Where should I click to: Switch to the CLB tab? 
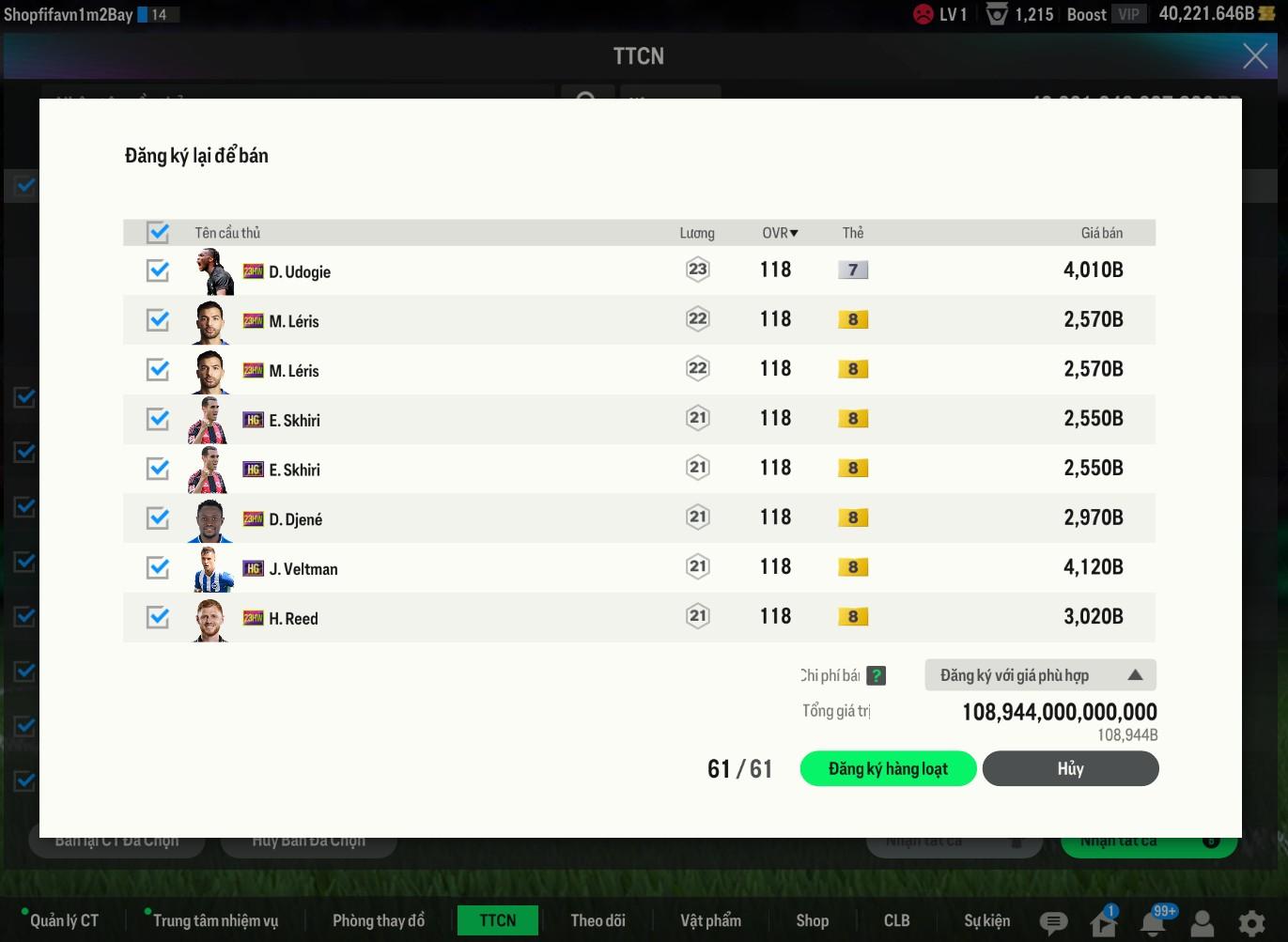(x=896, y=920)
